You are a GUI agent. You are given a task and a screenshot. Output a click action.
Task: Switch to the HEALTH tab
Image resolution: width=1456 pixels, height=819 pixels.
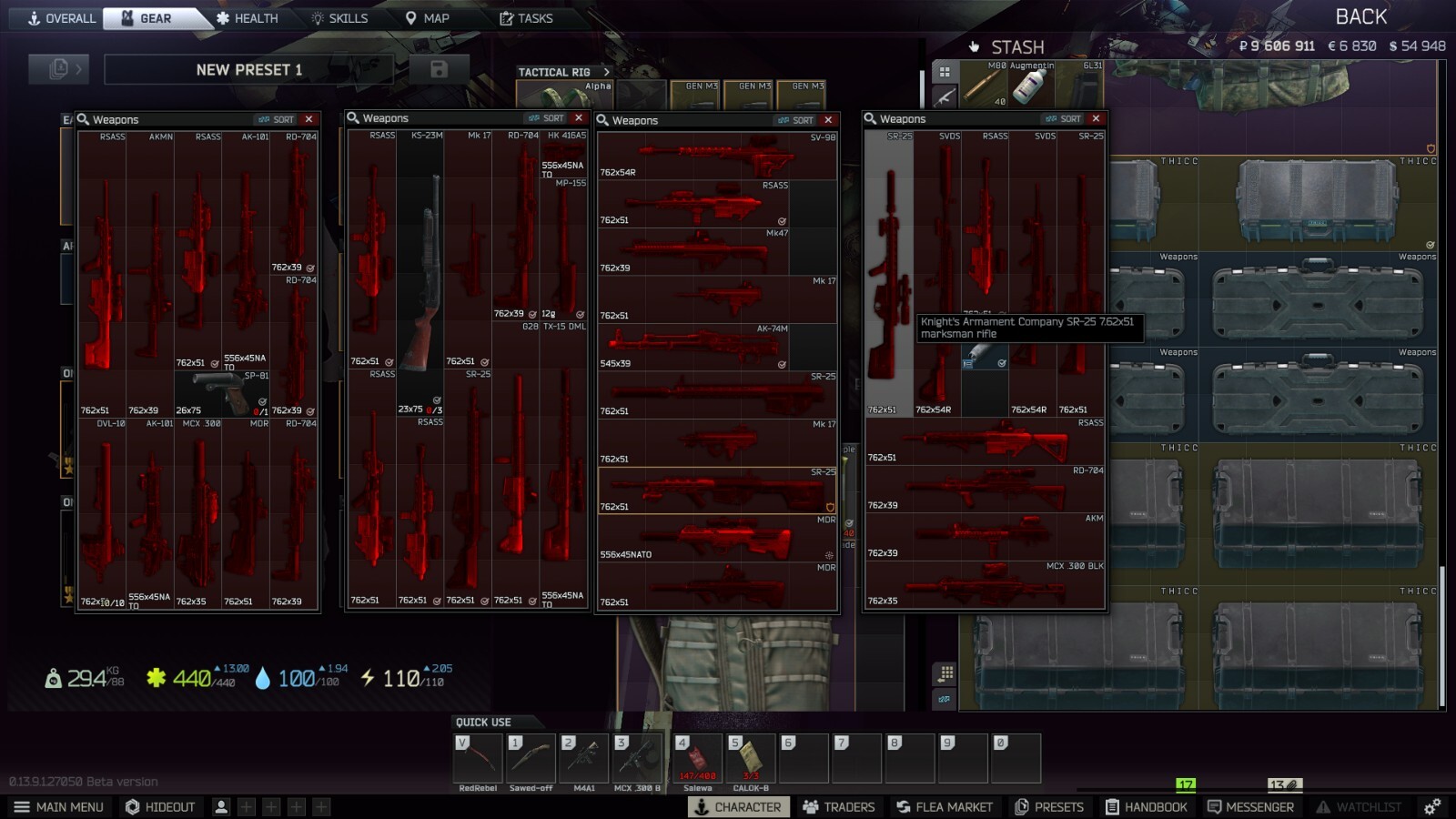pyautogui.click(x=248, y=17)
